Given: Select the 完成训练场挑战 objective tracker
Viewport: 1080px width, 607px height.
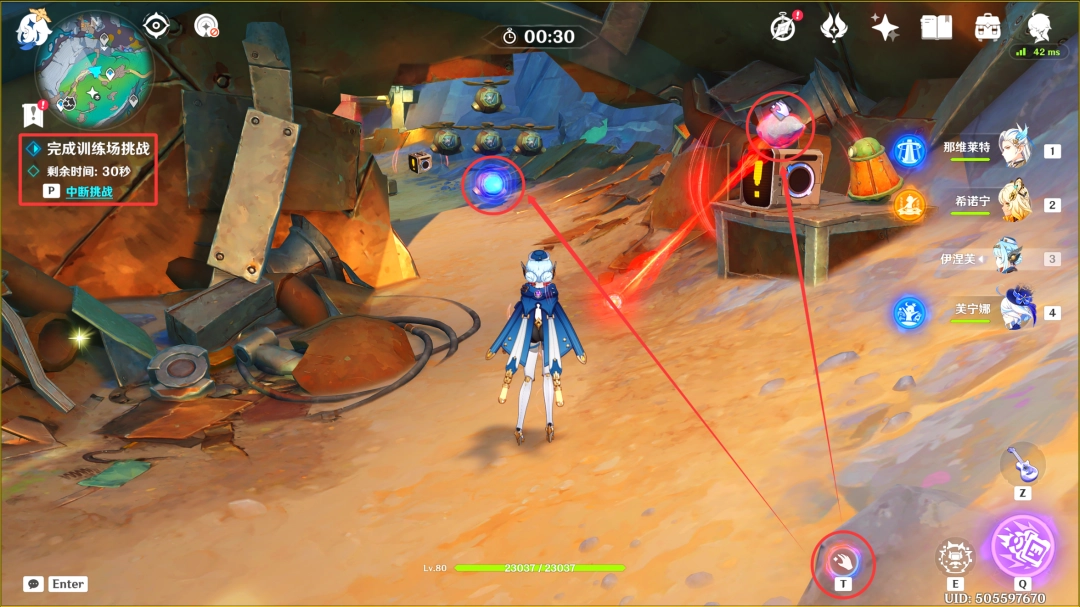Looking at the screenshot, I should click(97, 148).
